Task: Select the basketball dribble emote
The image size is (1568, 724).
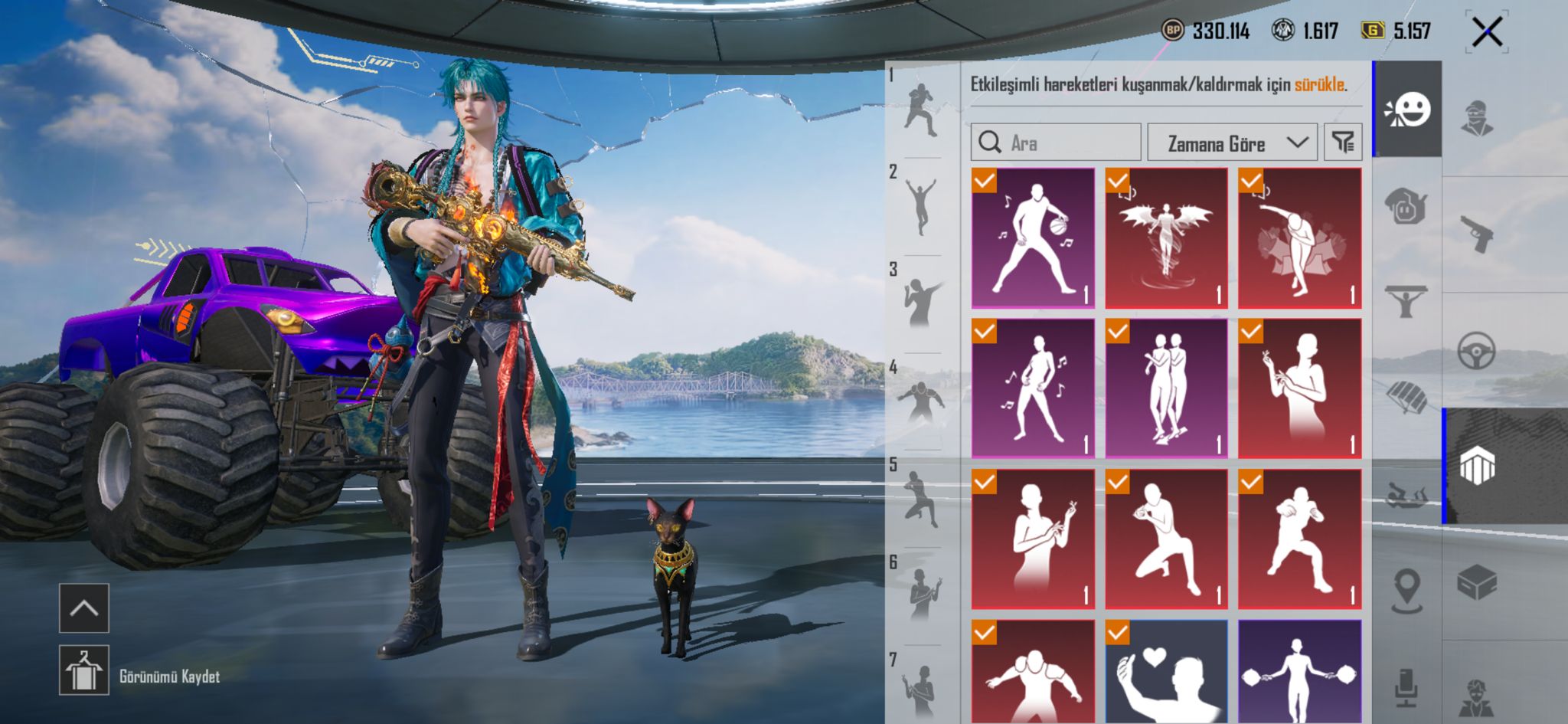Action: tap(1033, 238)
